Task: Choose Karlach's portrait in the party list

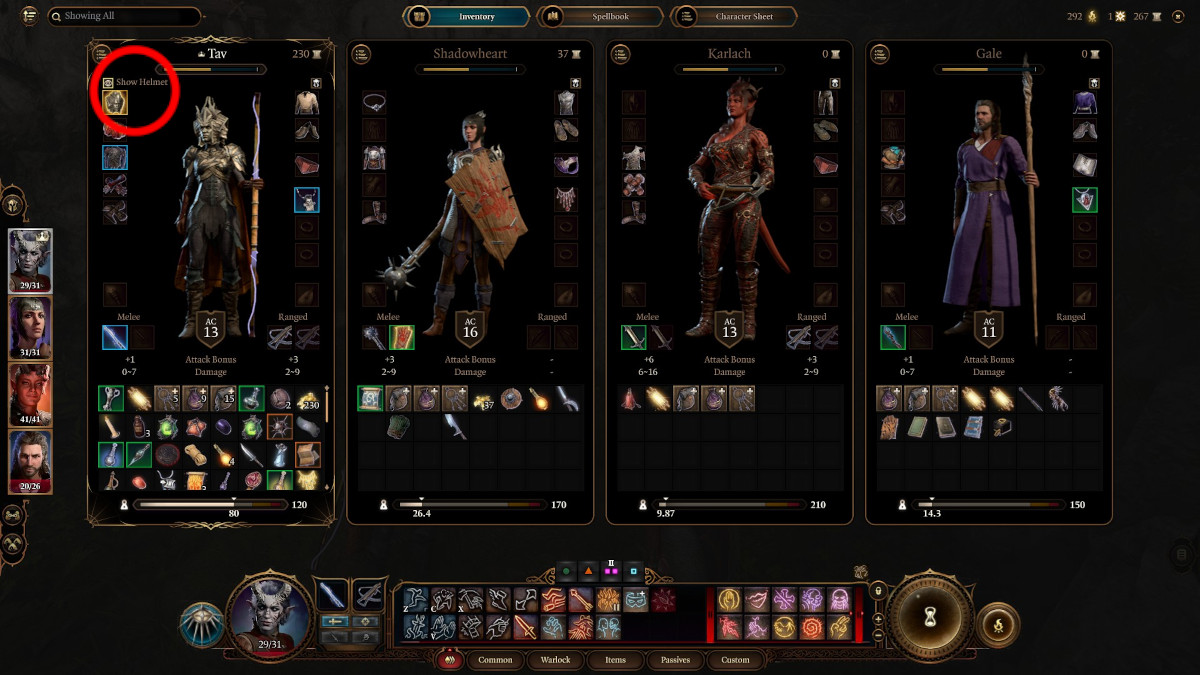Action: [30, 395]
